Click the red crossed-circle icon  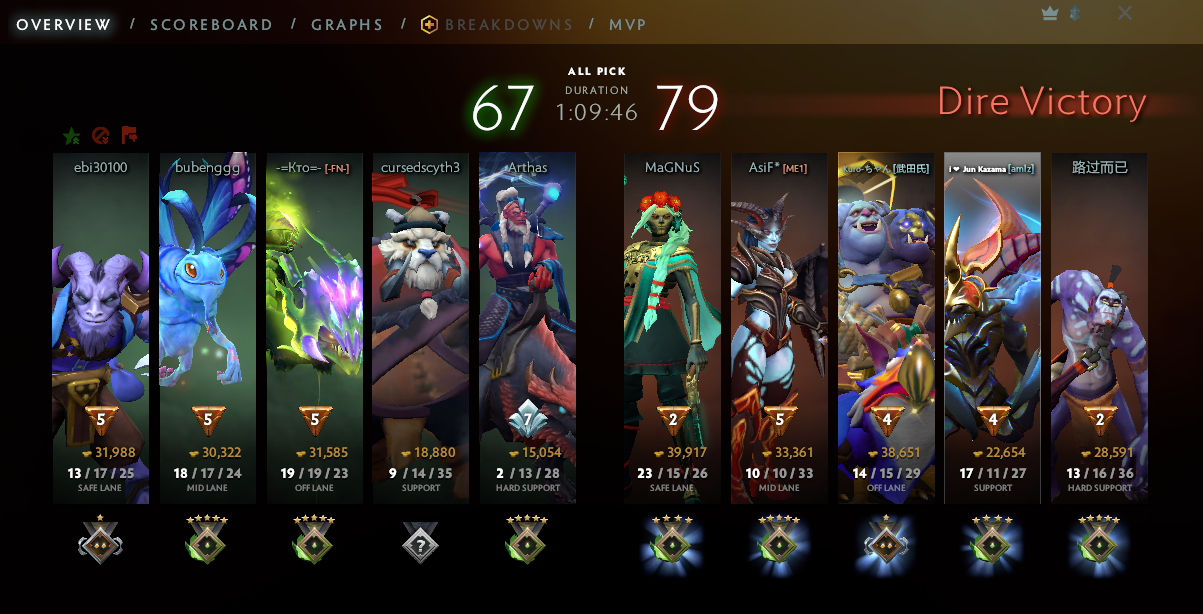pos(100,136)
